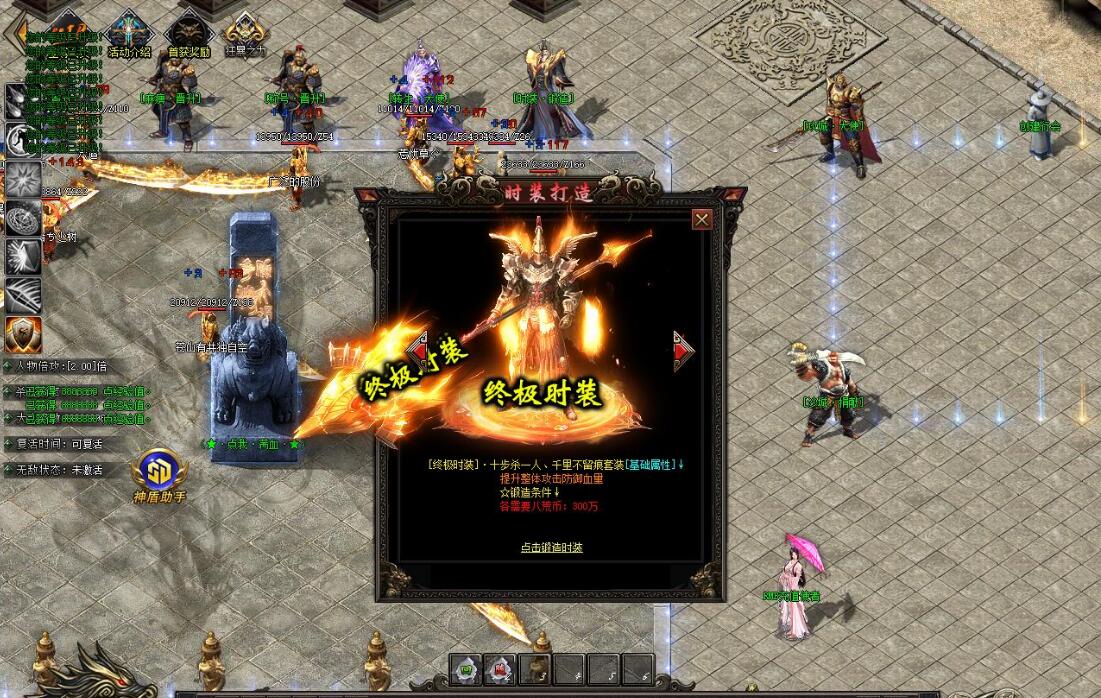The image size is (1101, 698).
Task: Close the 时装打造 crafting window
Action: tap(702, 219)
